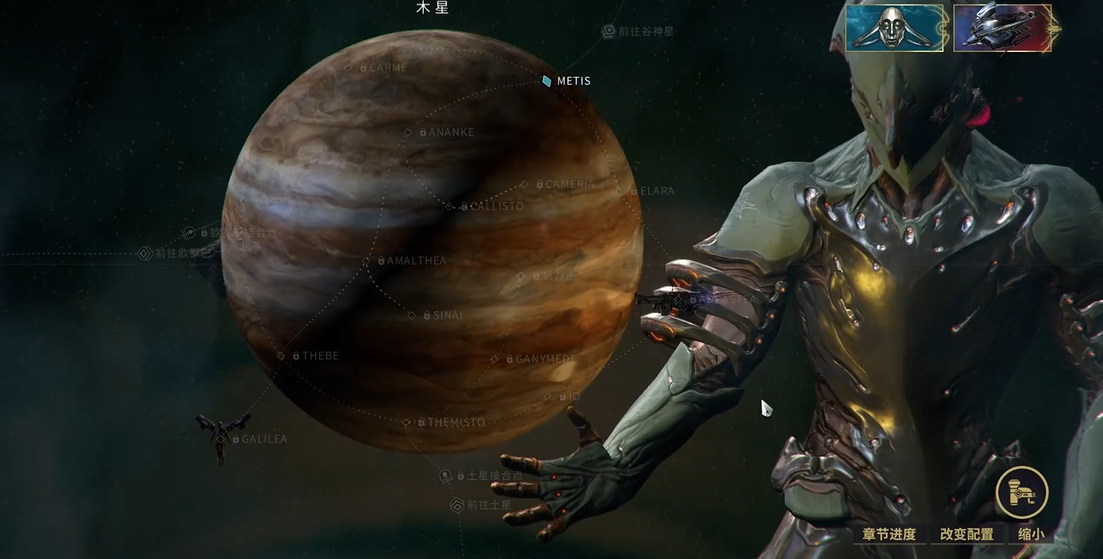Select the CAMERIA node
1103x559 pixels.
[x=564, y=184]
